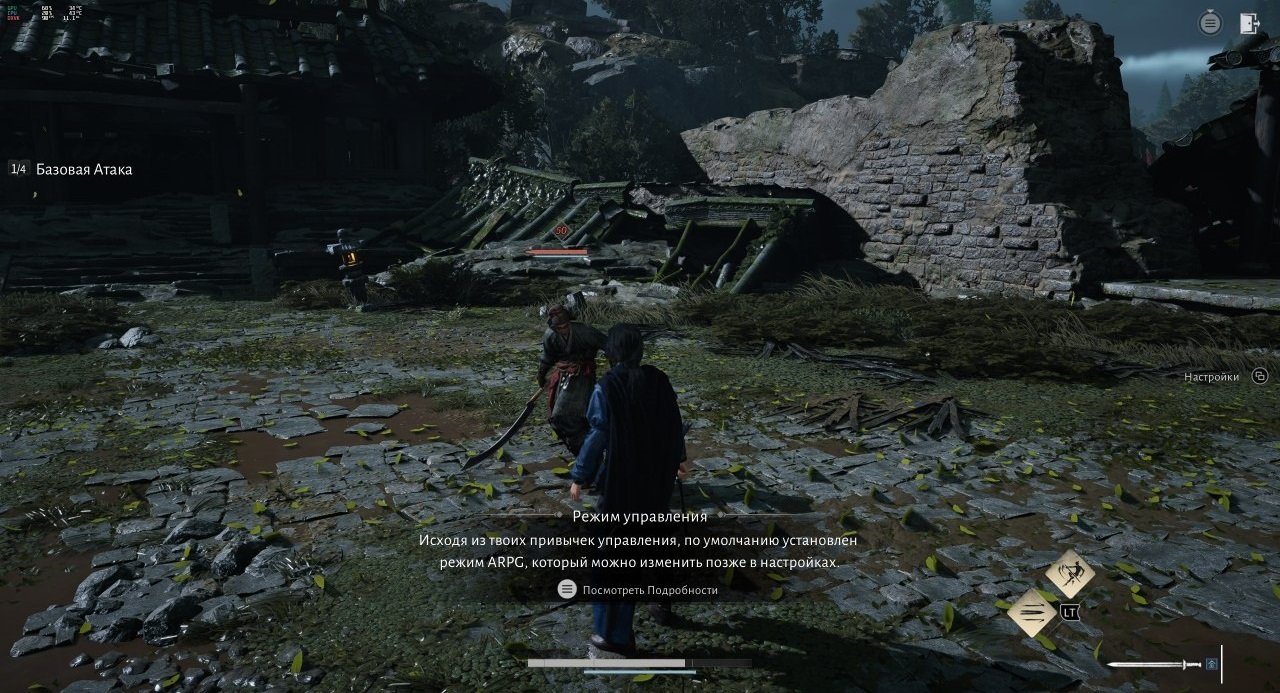
Task: Select the equipped sword weapon icon
Action: click(1156, 664)
